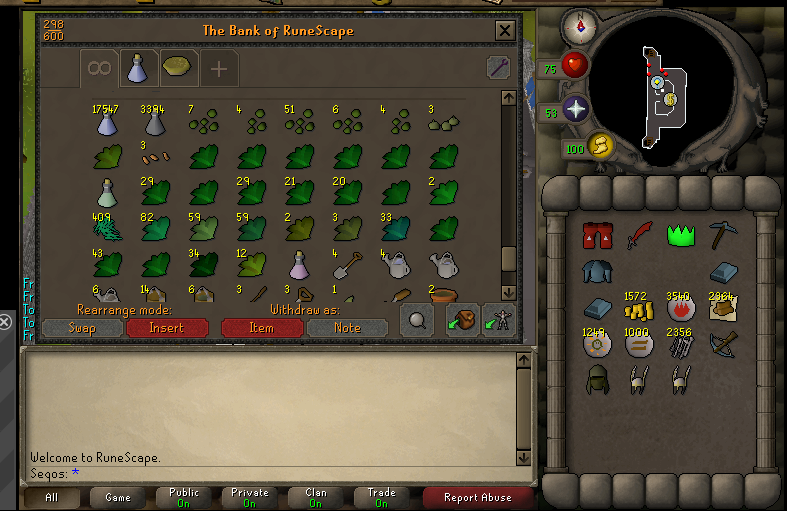
Task: Close the Bank of RuneScape window
Action: [505, 31]
